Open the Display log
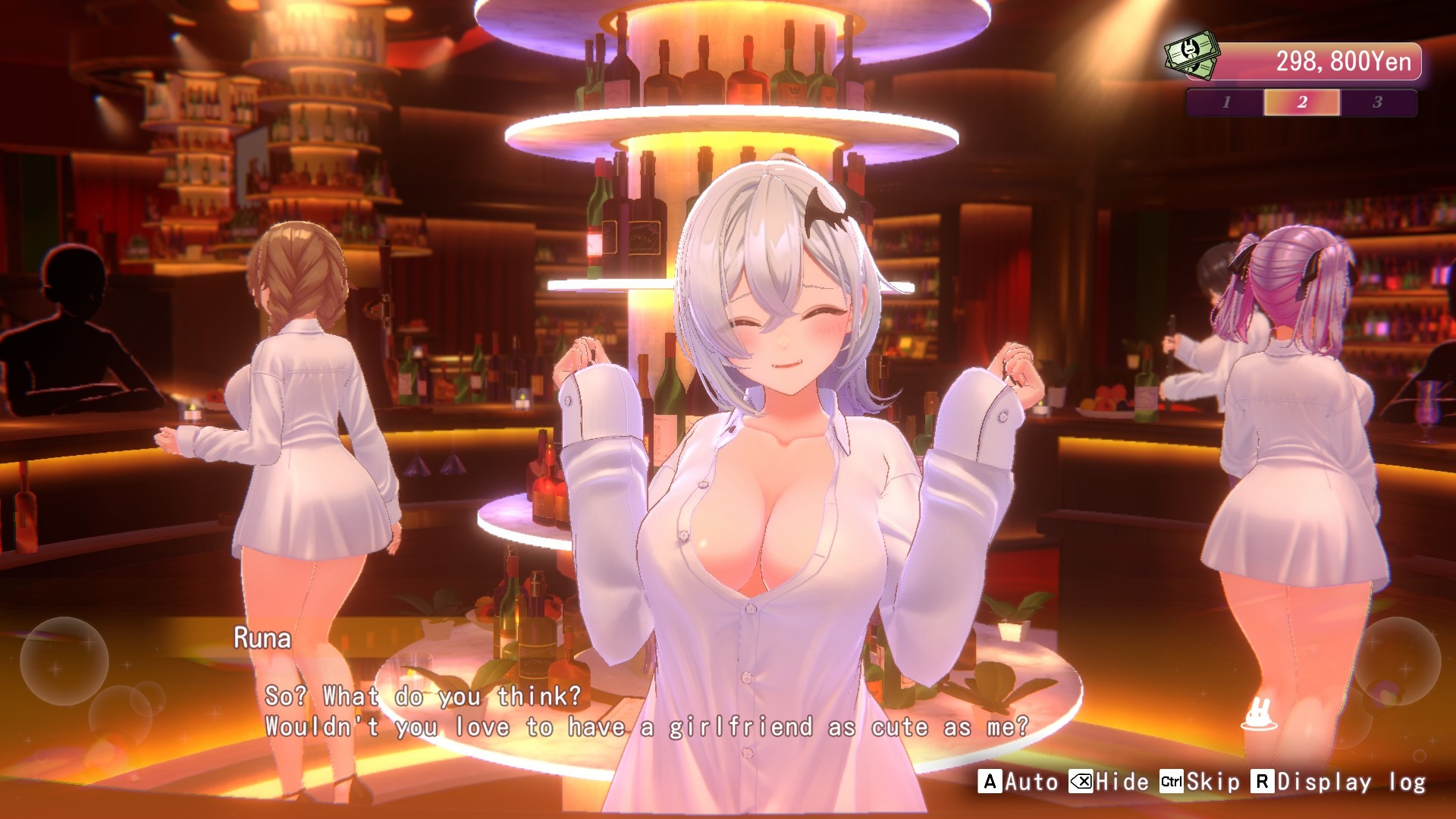Screen dimensions: 1456x819 [1338, 782]
